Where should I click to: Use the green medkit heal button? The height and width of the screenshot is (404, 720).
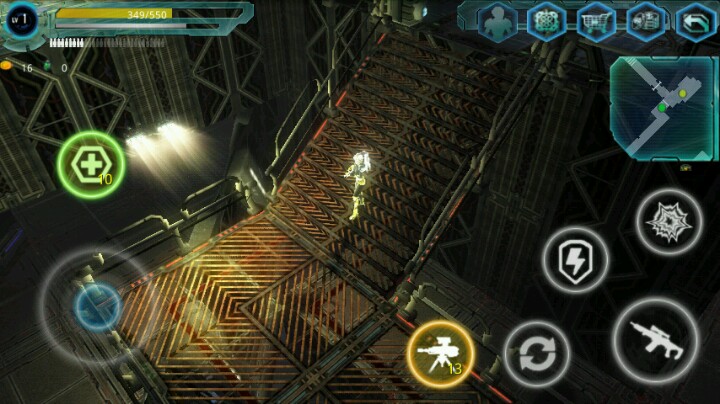pyautogui.click(x=91, y=164)
